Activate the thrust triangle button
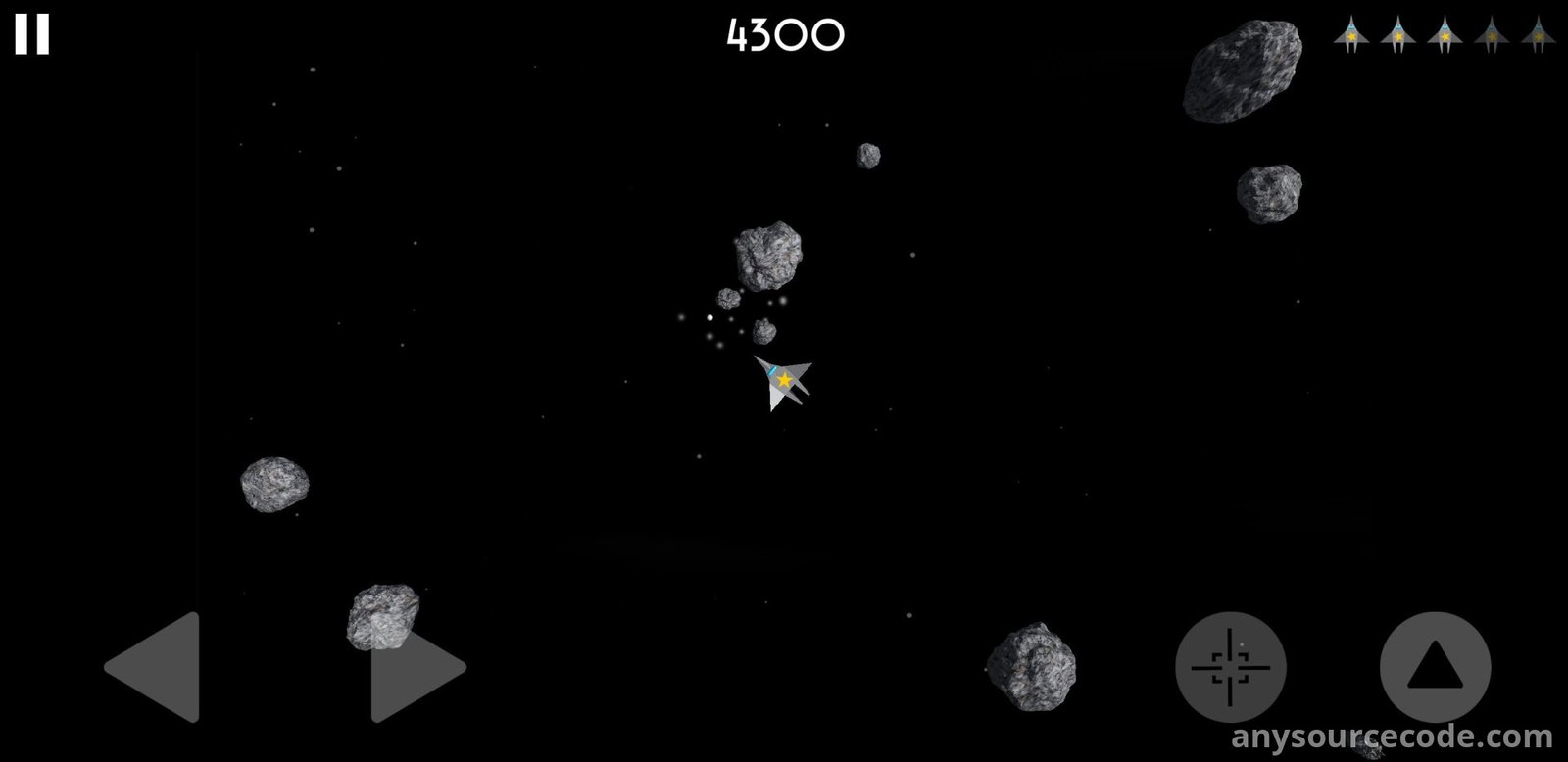 click(x=1435, y=668)
